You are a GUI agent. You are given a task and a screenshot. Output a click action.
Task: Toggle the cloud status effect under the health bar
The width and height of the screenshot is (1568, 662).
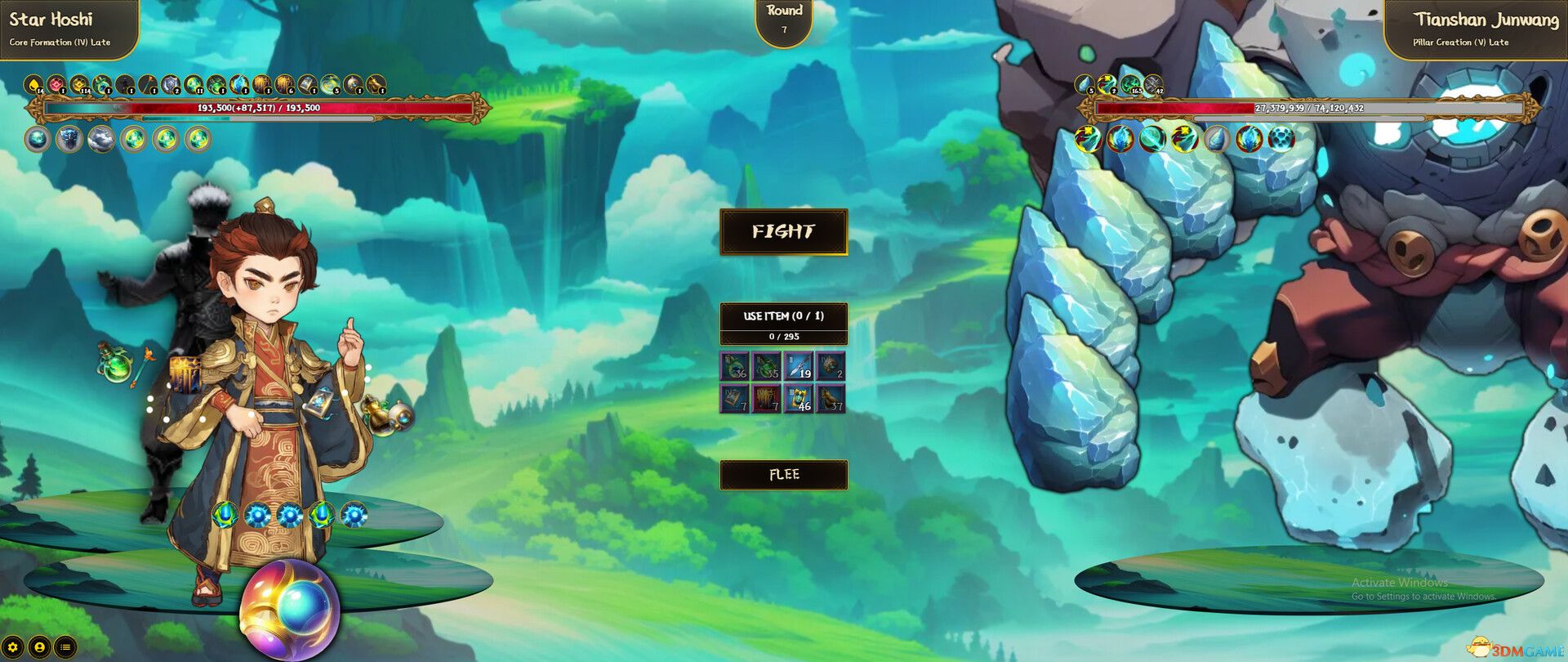point(100,139)
